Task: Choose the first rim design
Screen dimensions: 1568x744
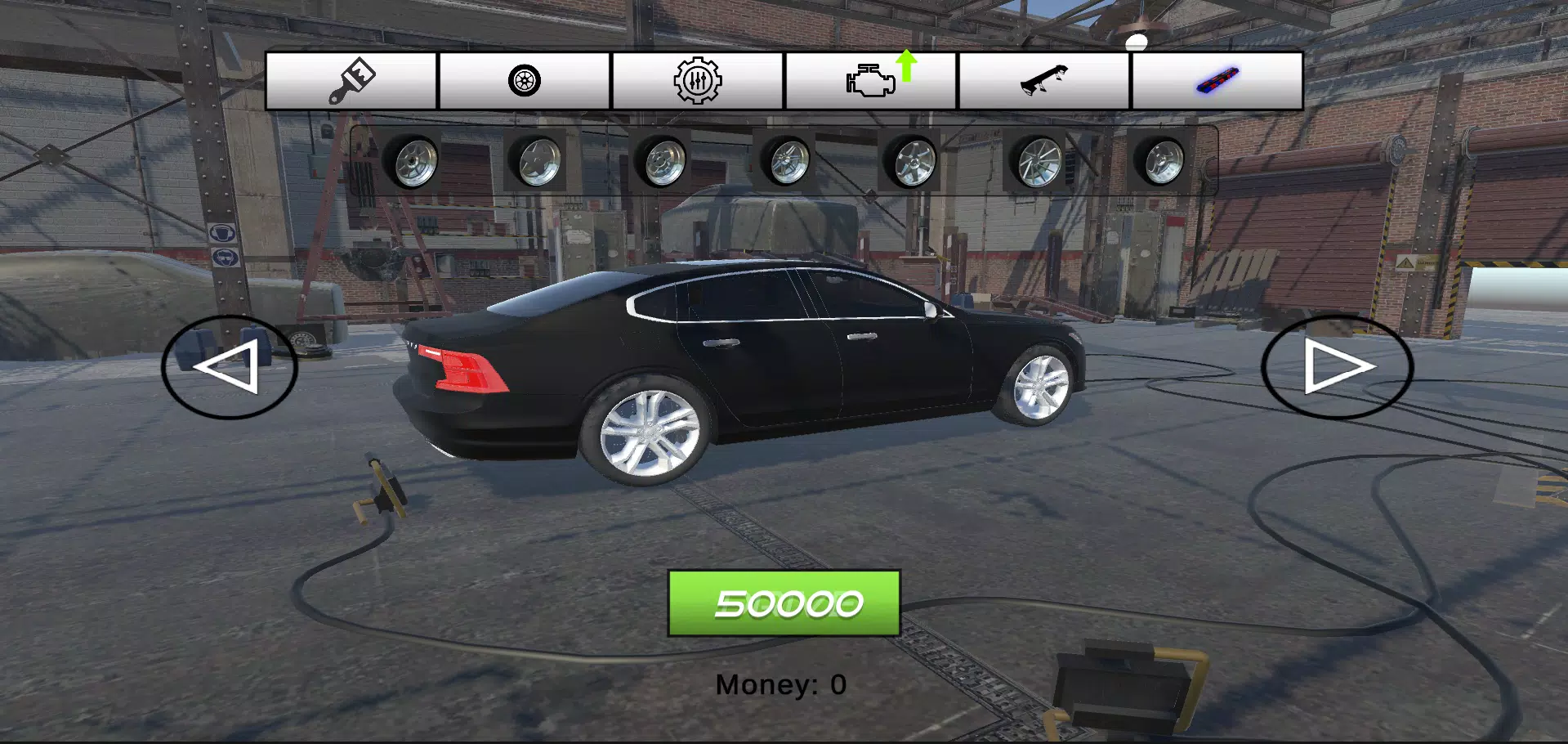Action: (x=415, y=161)
